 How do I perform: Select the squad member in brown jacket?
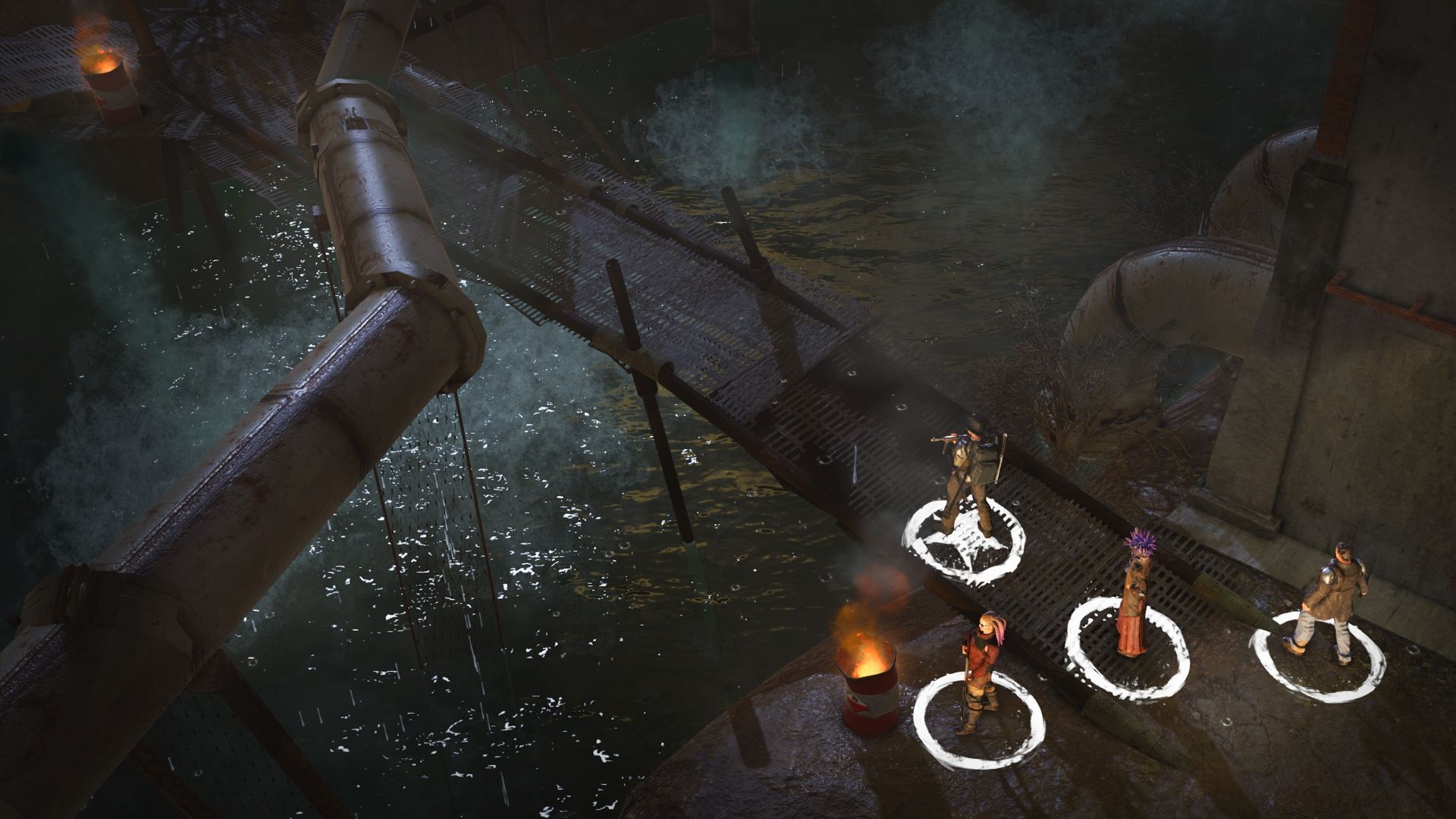point(1326,599)
